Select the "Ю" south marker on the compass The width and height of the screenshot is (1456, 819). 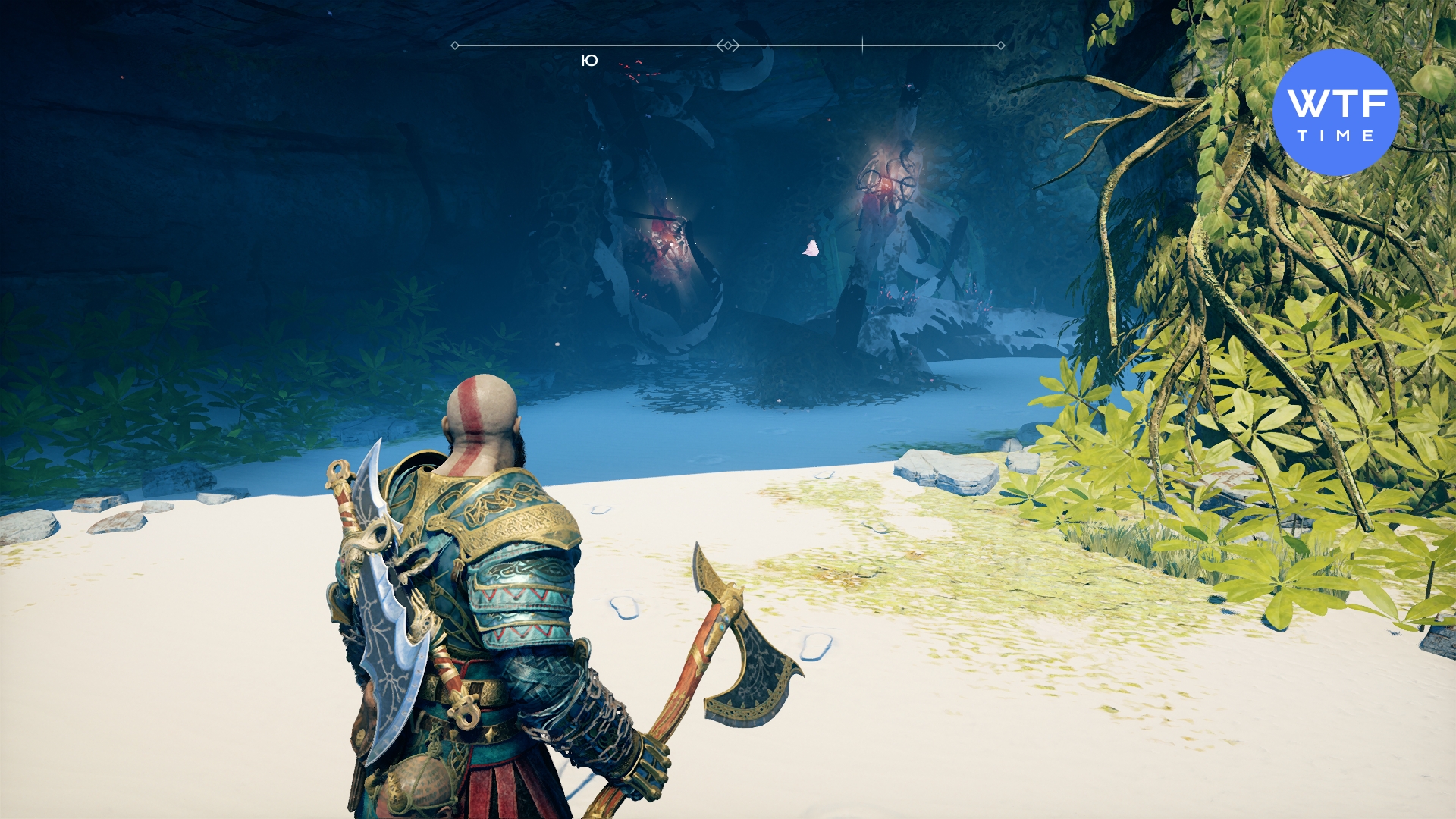pos(589,61)
